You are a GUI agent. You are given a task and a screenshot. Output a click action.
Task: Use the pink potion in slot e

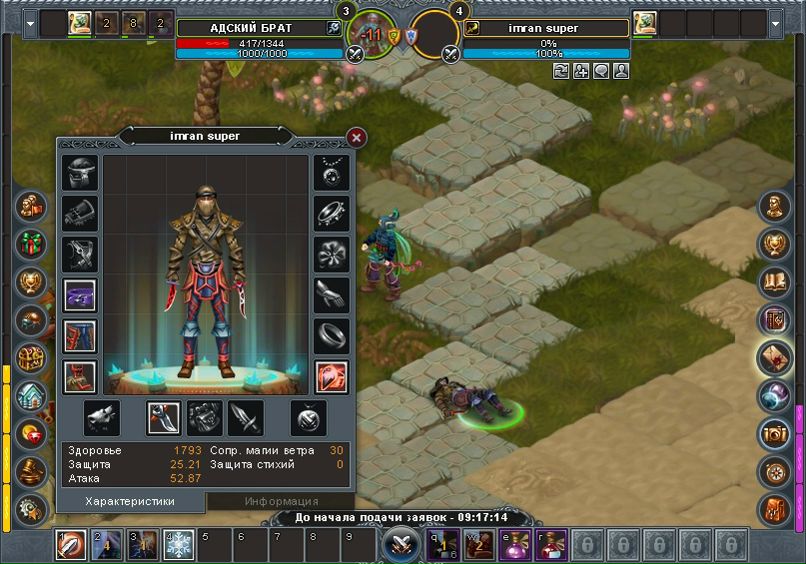[x=514, y=545]
